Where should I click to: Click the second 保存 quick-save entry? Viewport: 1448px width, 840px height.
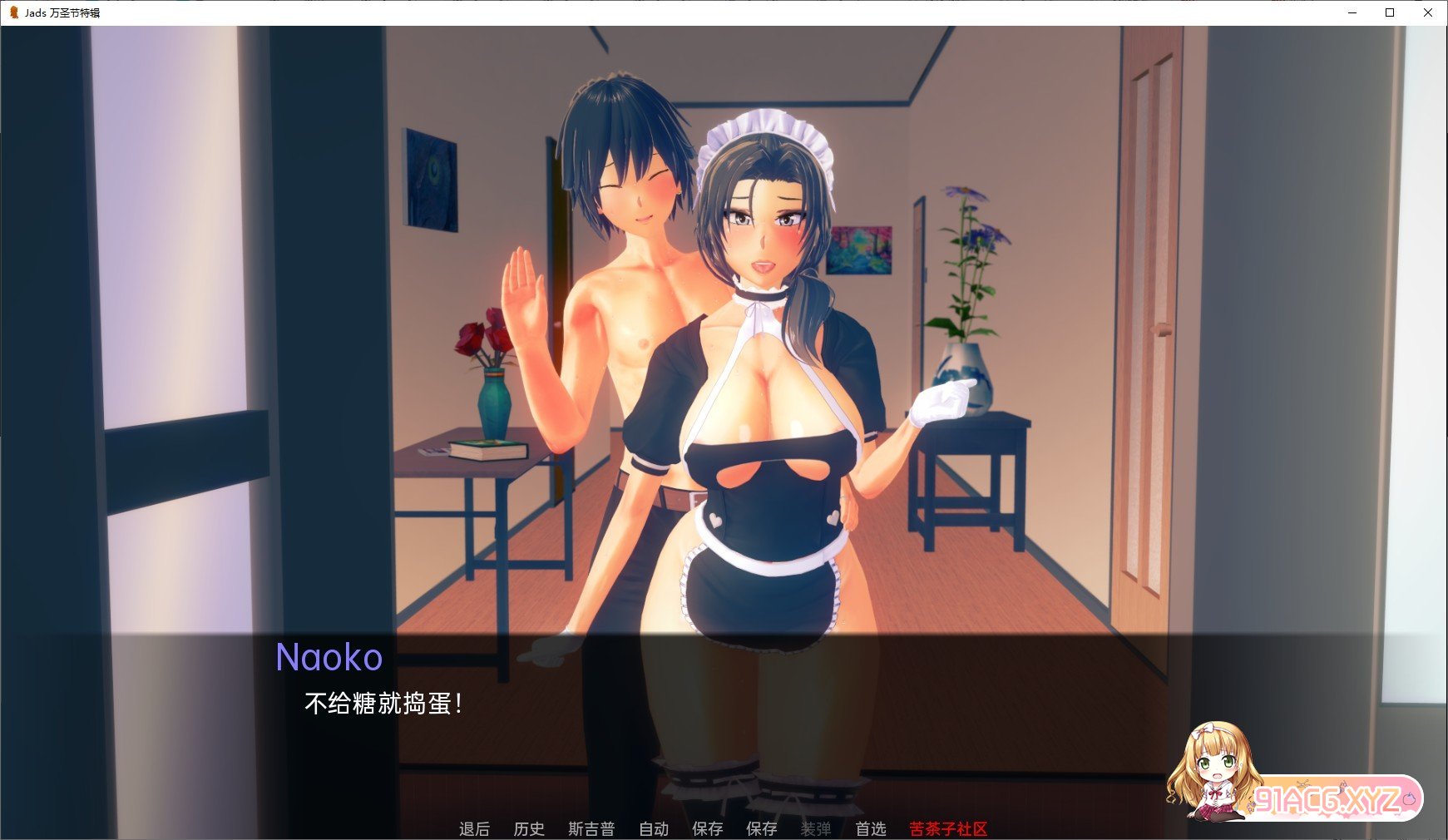[760, 828]
